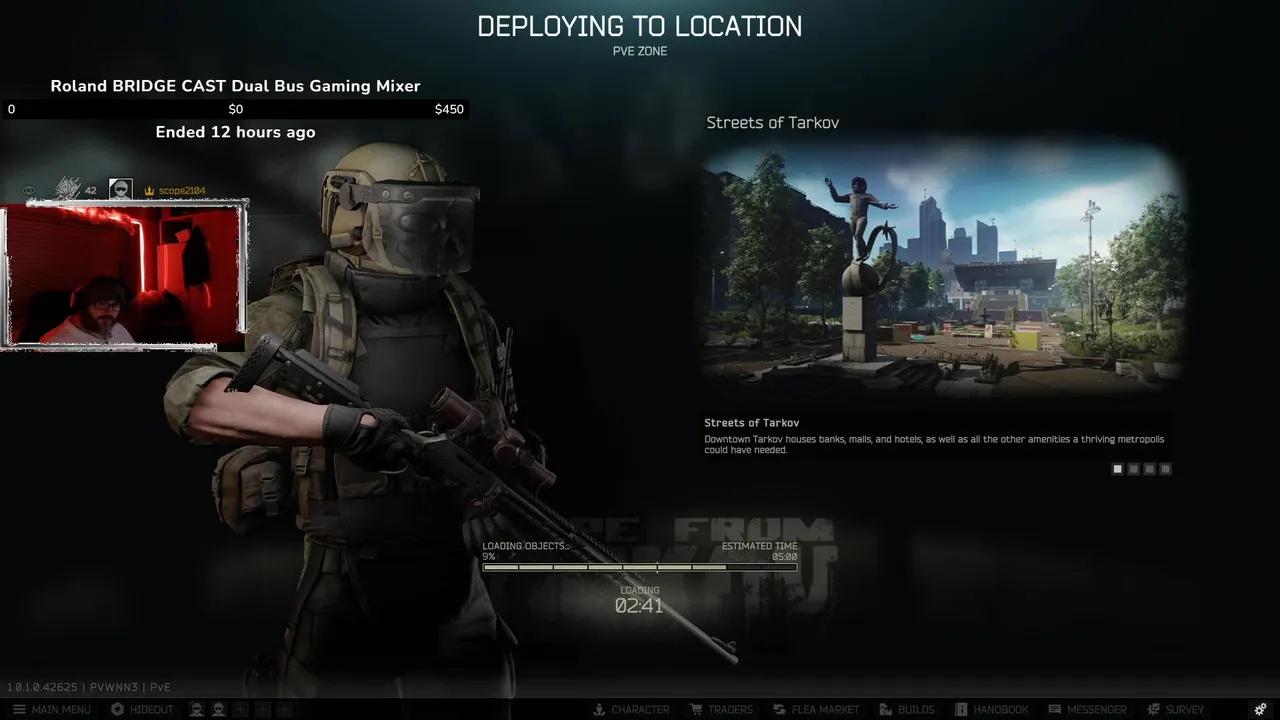
Task: Select the last map carousel dot
Action: [x=1165, y=468]
